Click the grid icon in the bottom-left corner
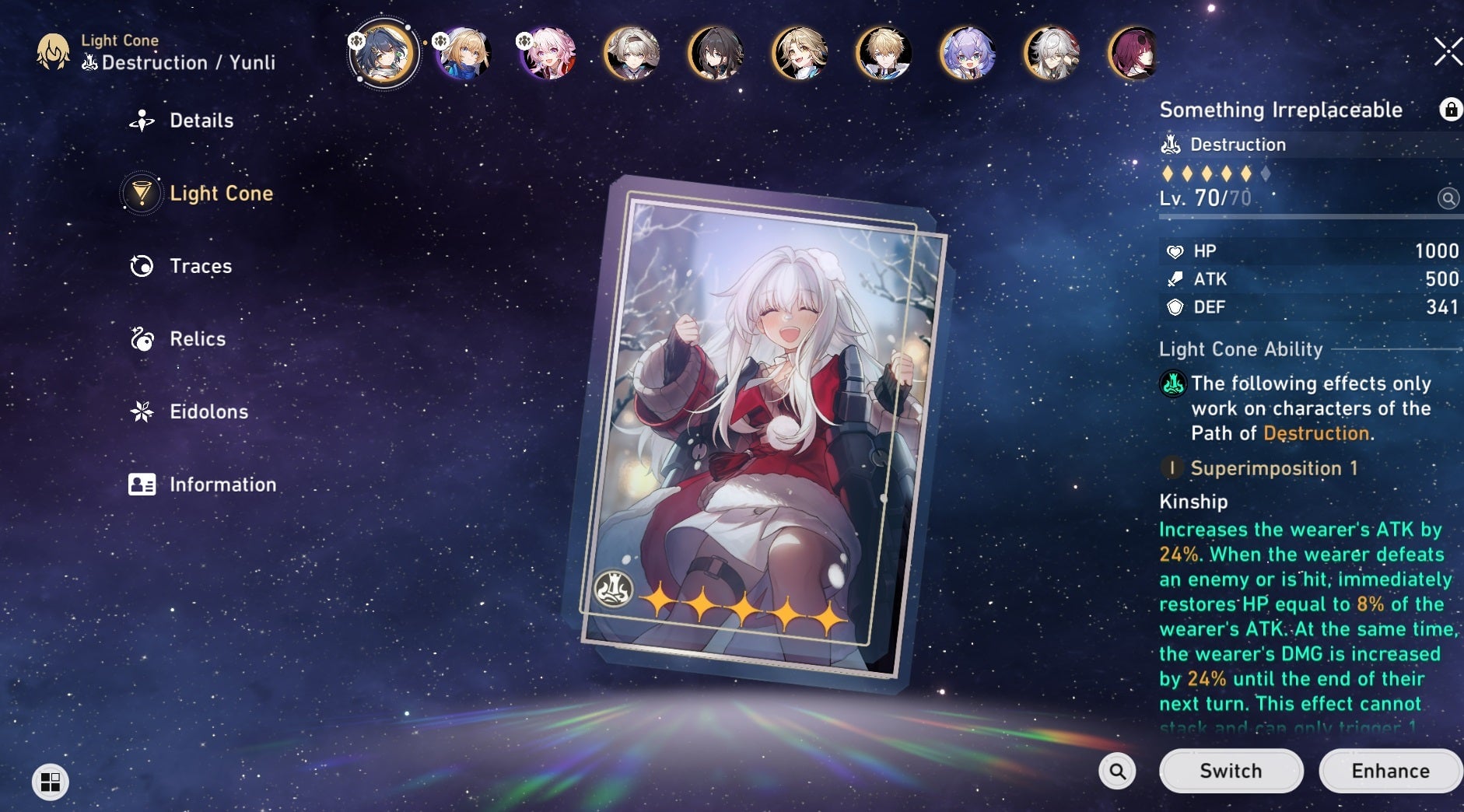 coord(51,783)
